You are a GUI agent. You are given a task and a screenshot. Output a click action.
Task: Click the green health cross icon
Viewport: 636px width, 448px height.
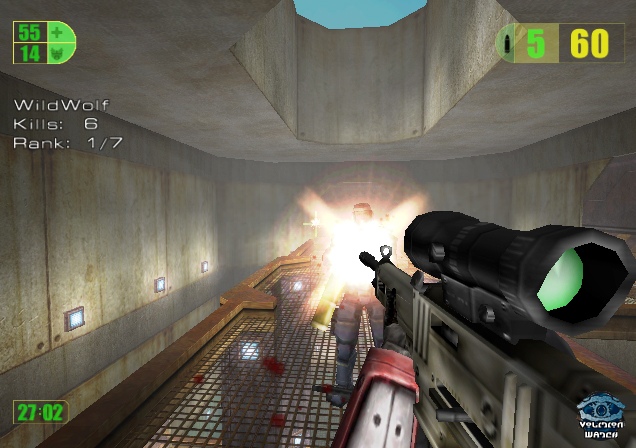coord(57,33)
